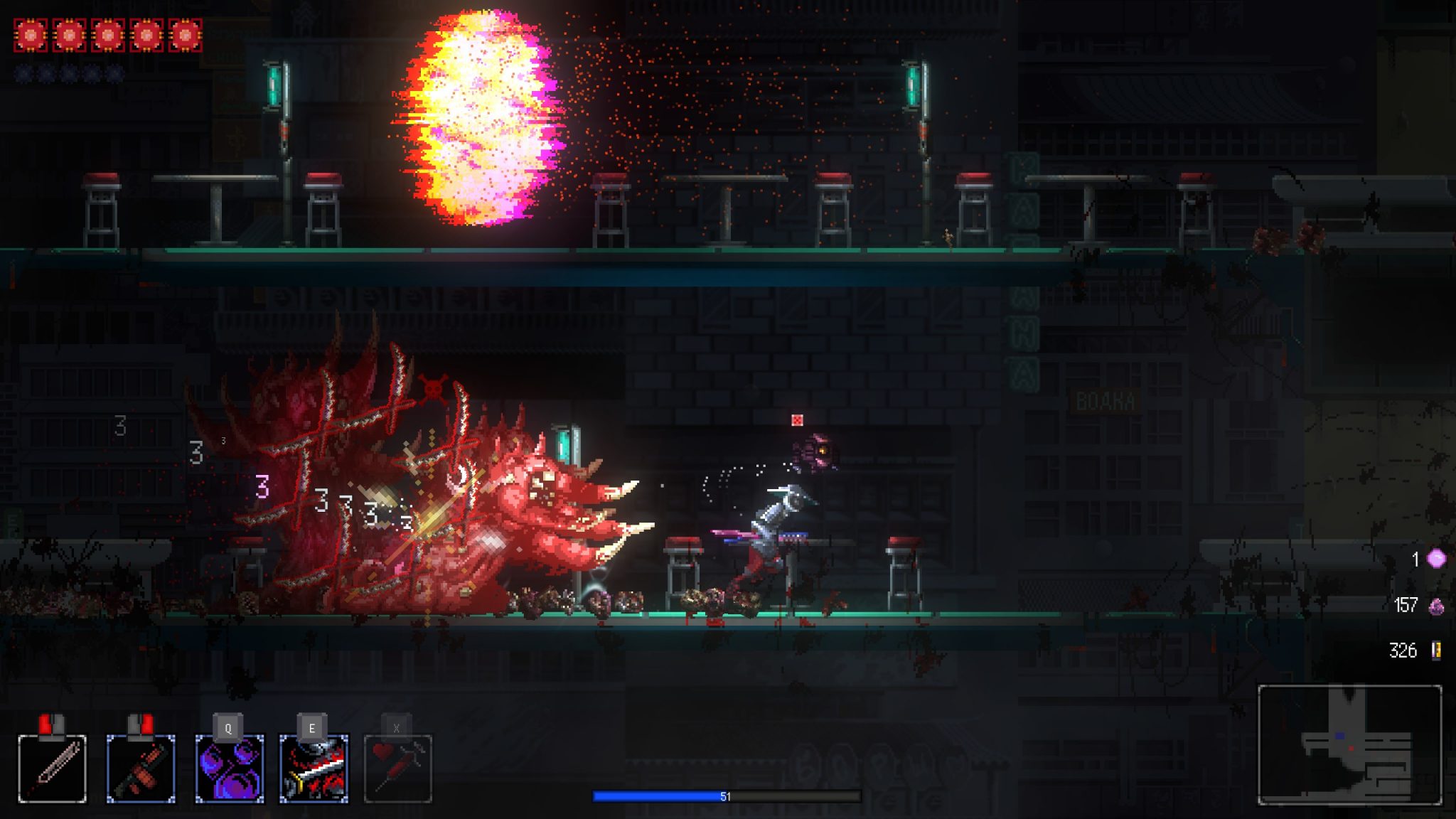This screenshot has width=1456, height=819.
Task: Open the minimap
Action: (x=1349, y=744)
